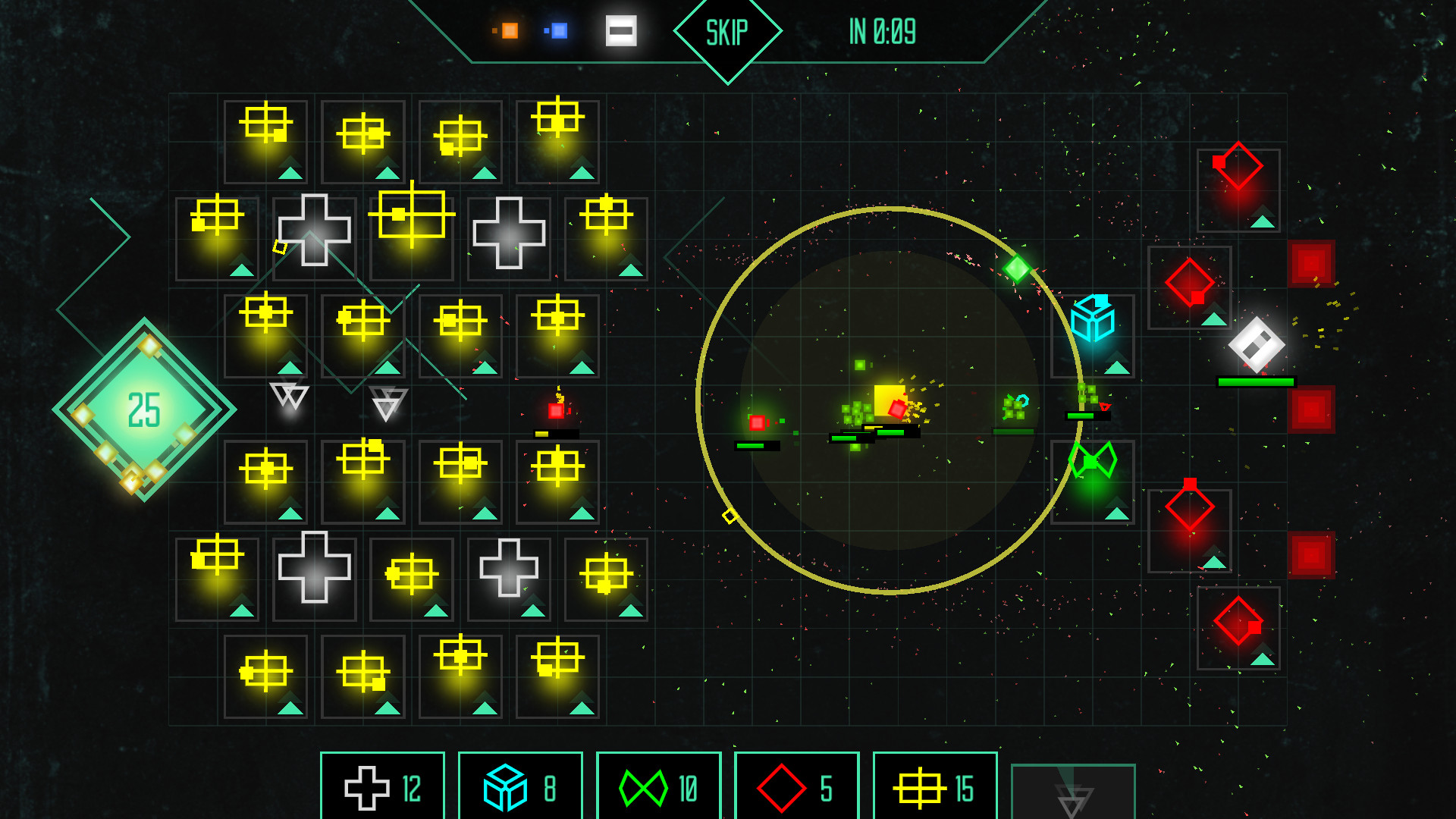1456x819 pixels.
Task: Click the white tower with green health bar
Action: click(1255, 345)
